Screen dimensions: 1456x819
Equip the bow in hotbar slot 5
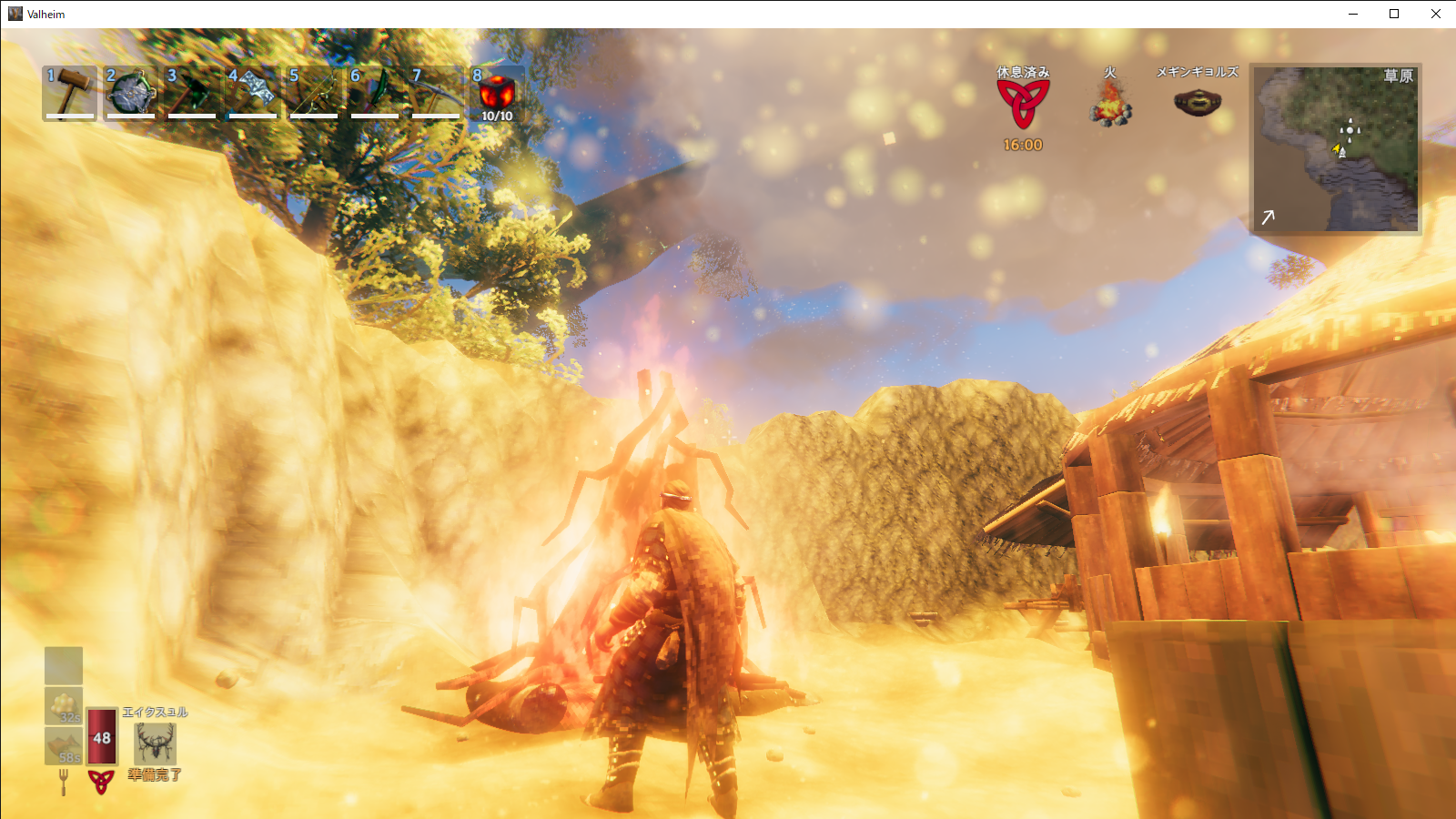pyautogui.click(x=314, y=92)
